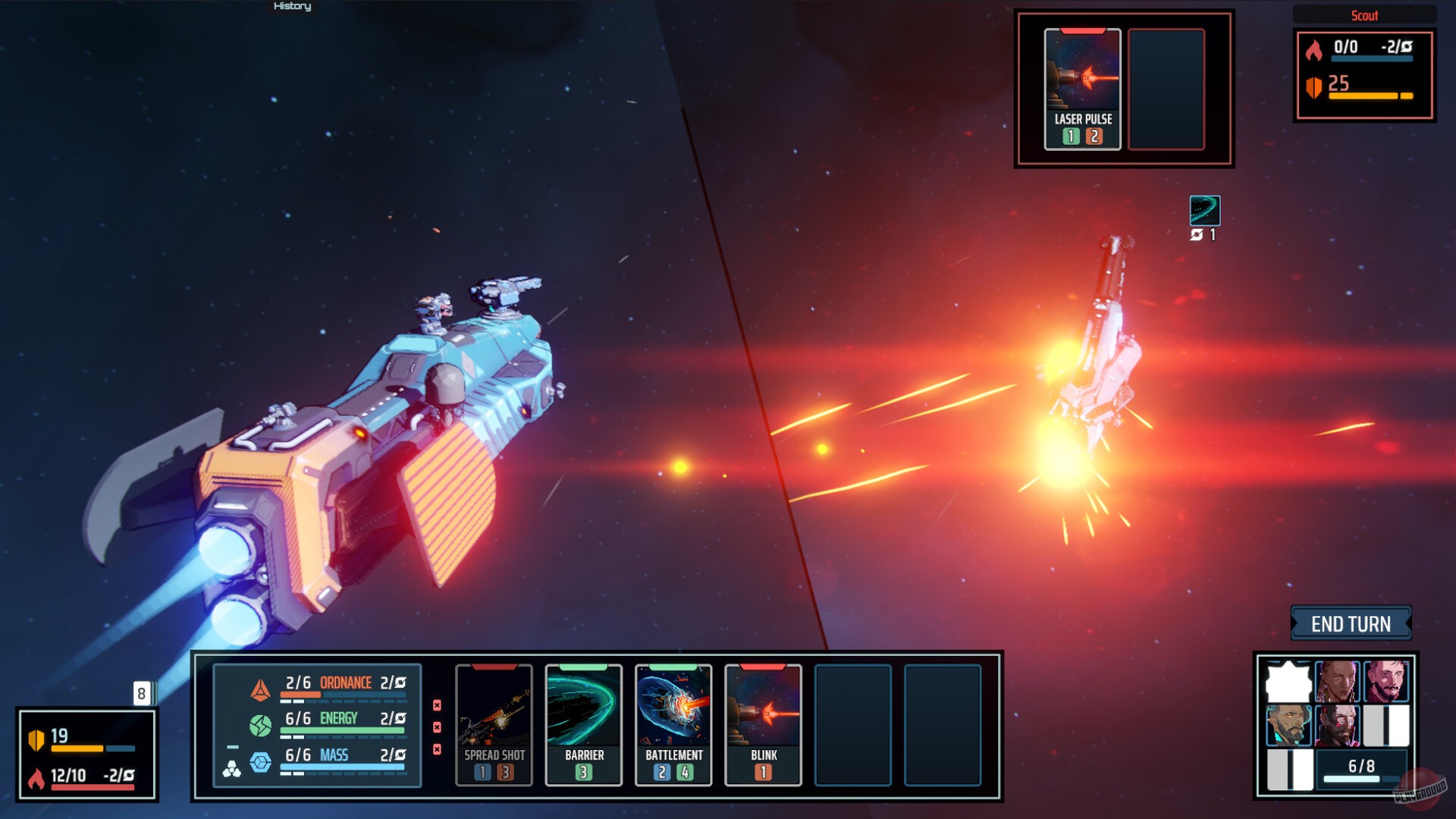End the current turn
The height and width of the screenshot is (819, 1456).
(1351, 624)
